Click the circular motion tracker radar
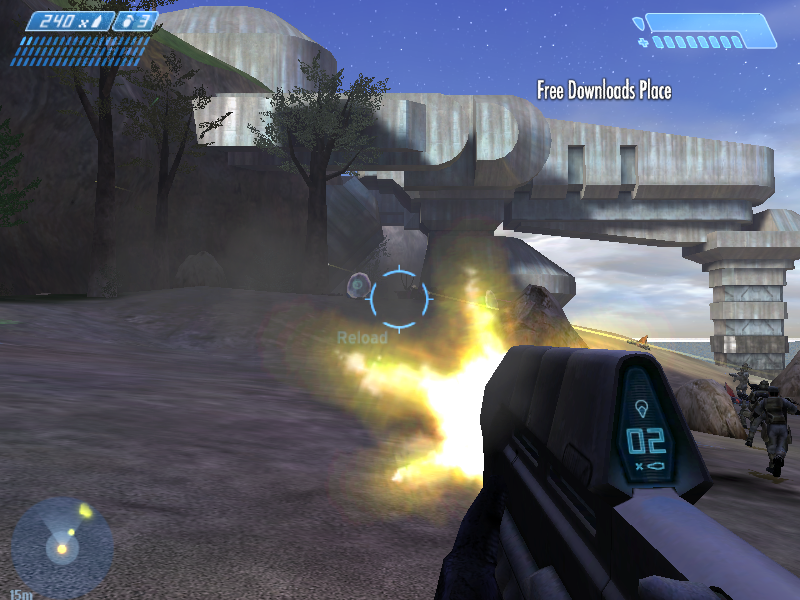 pyautogui.click(x=61, y=547)
